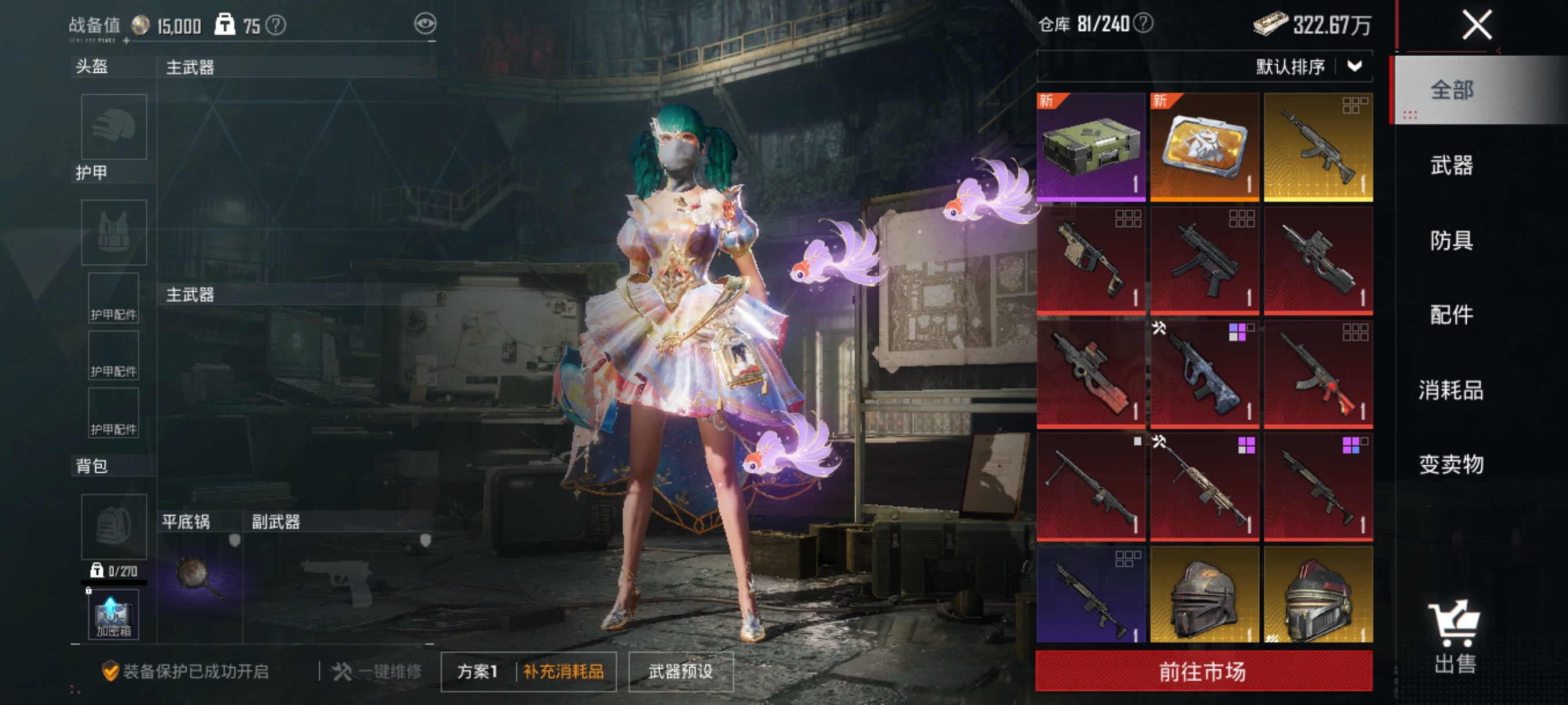1568x705 pixels.
Task: Switch to the 变卖物 tab
Action: (1451, 465)
